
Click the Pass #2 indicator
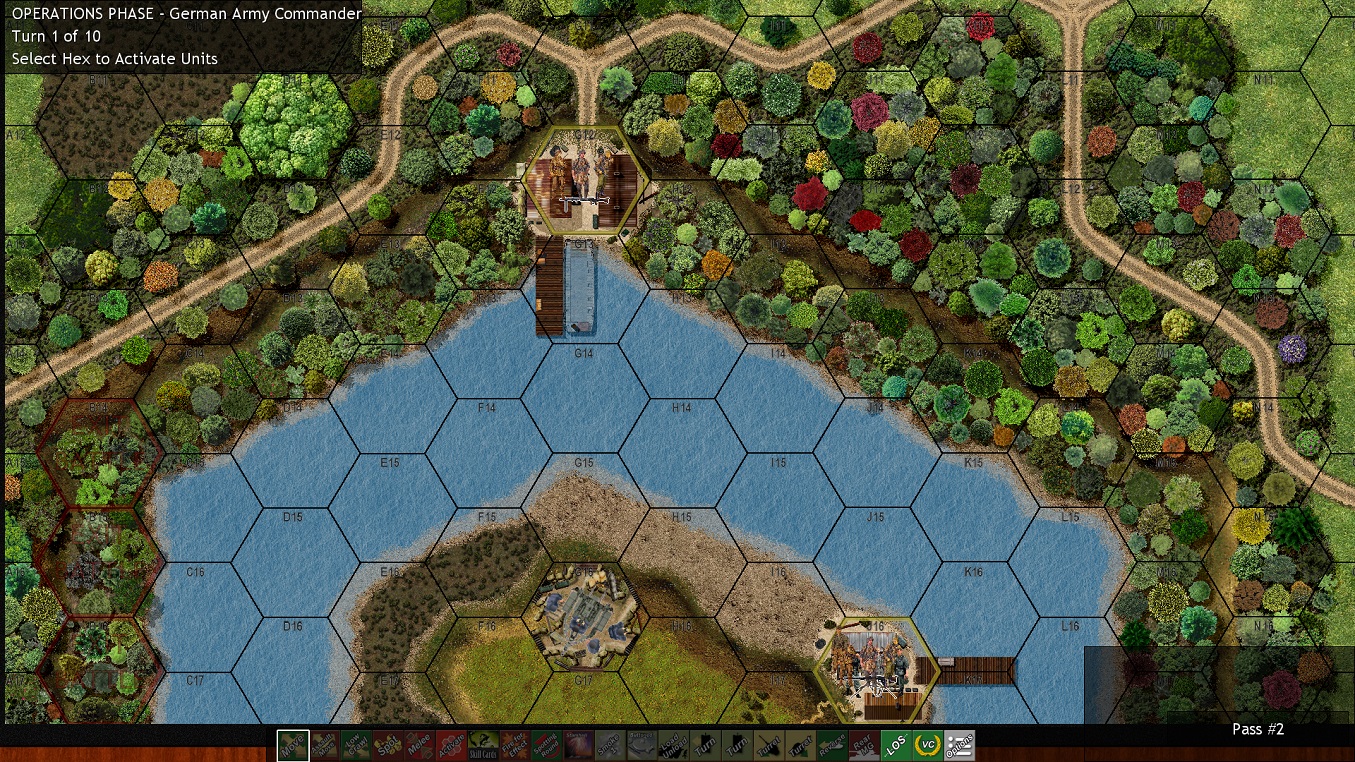tap(1257, 729)
